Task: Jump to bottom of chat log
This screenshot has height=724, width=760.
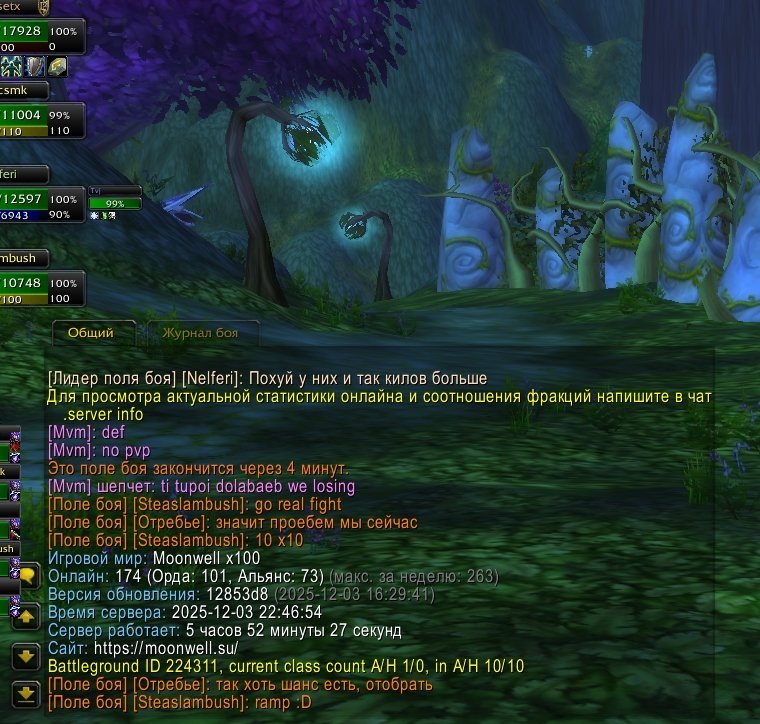Action: coord(25,692)
